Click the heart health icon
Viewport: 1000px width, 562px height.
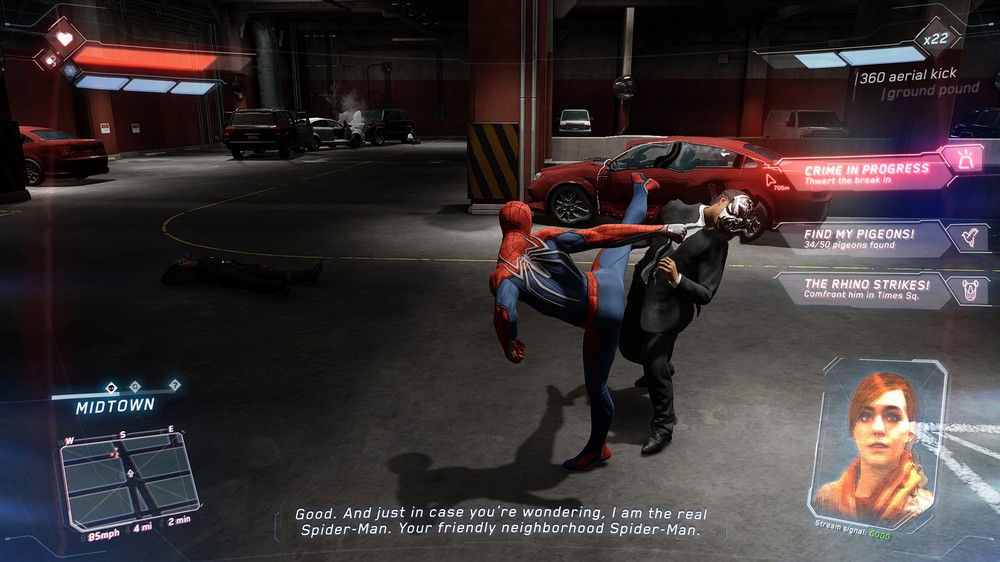pyautogui.click(x=64, y=38)
